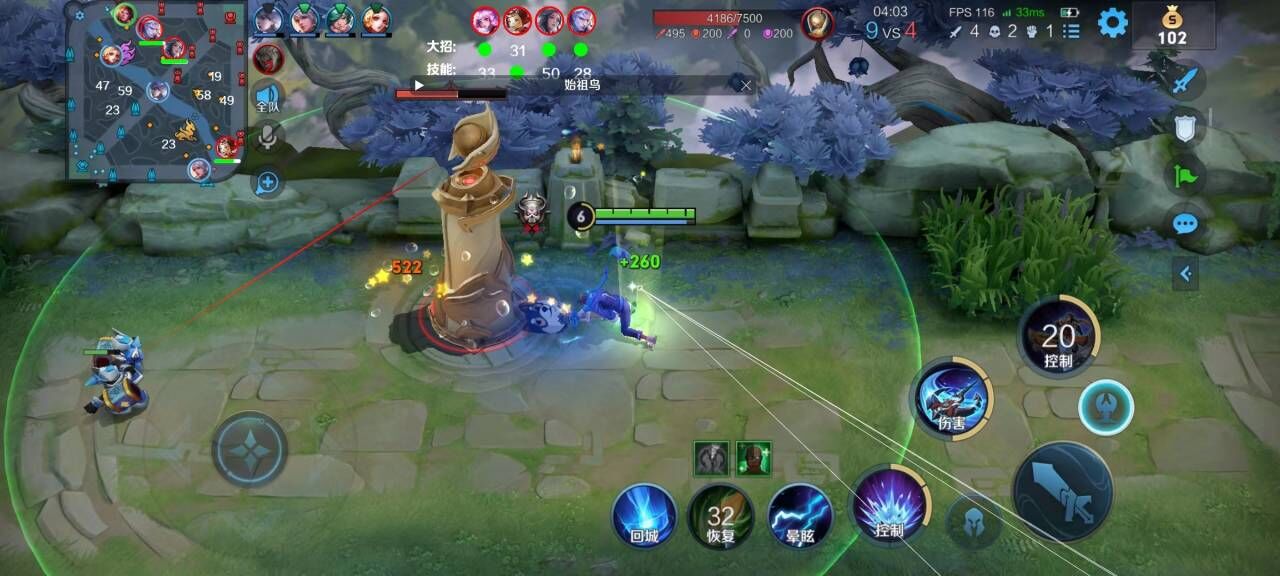Image resolution: width=1280 pixels, height=576 pixels.
Task: Open the blue gear settings menu
Action: (x=1112, y=22)
